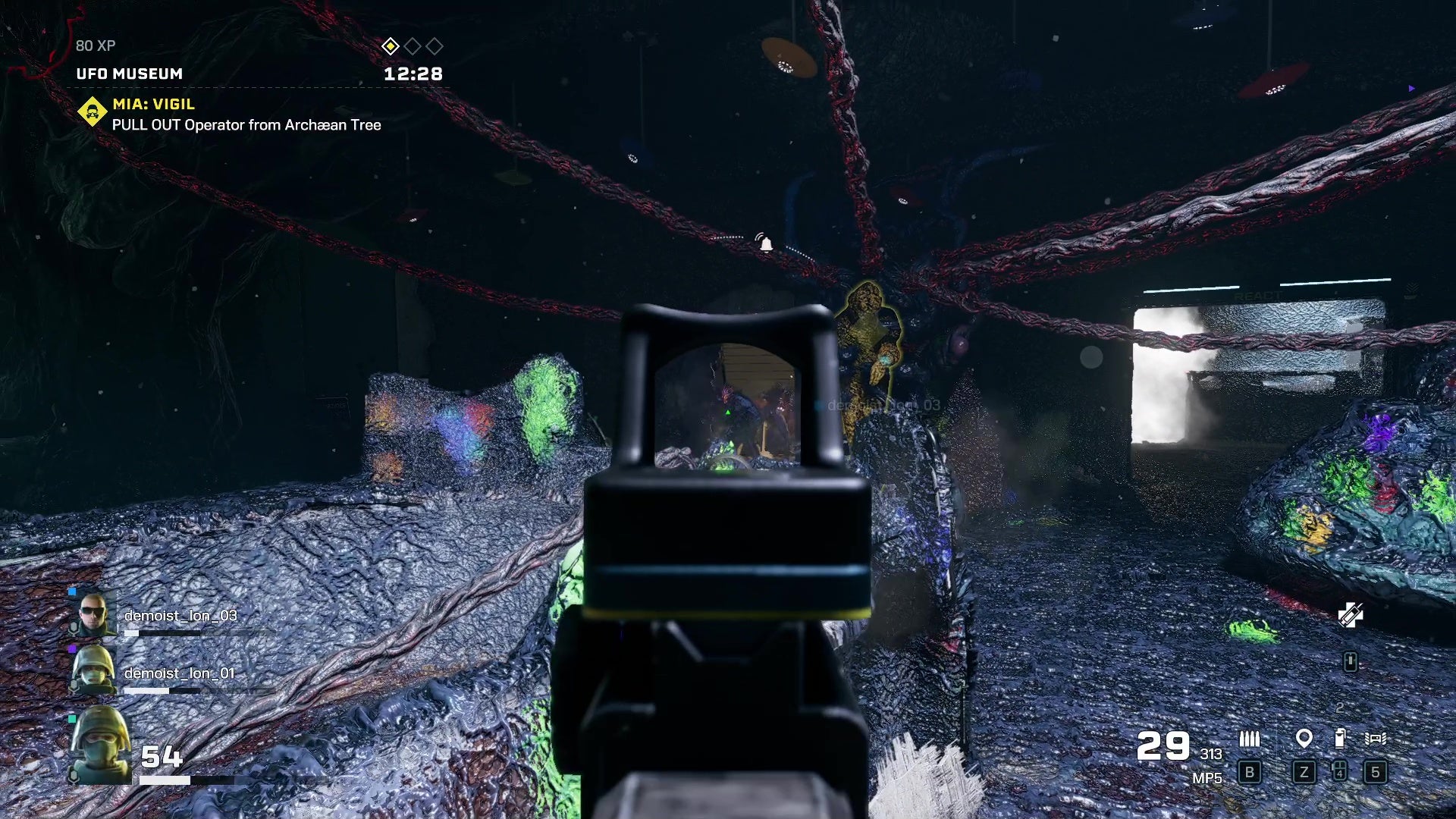This screenshot has width=1456, height=819.
Task: Click the bullets ammo icon beside the ammo count
Action: coord(1250,738)
